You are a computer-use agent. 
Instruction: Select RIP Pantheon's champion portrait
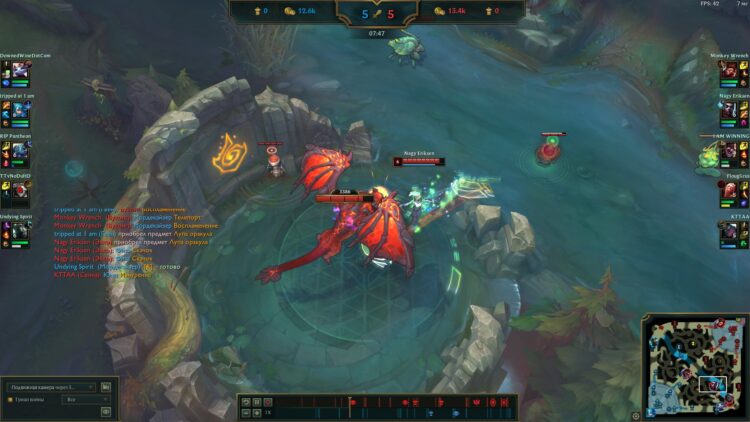[x=22, y=148]
